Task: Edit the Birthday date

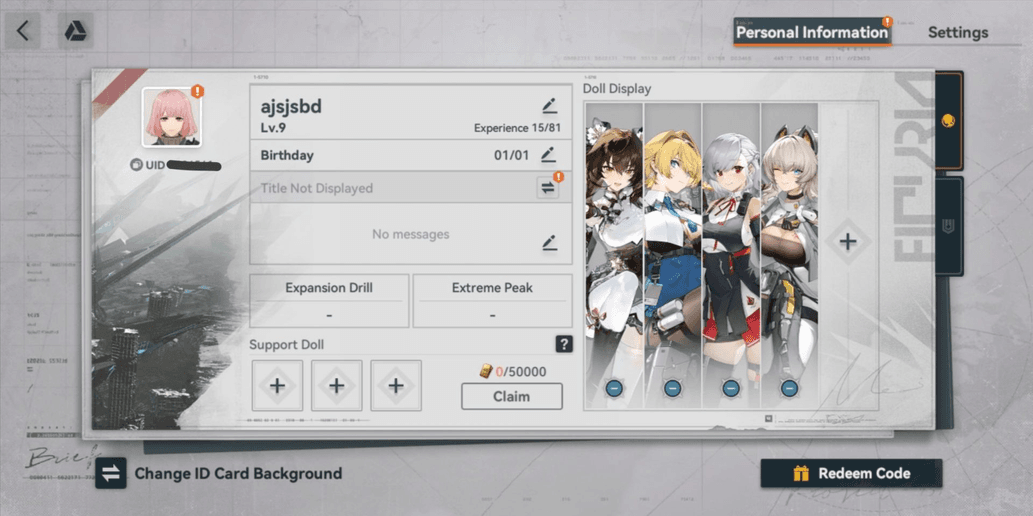Action: click(548, 155)
